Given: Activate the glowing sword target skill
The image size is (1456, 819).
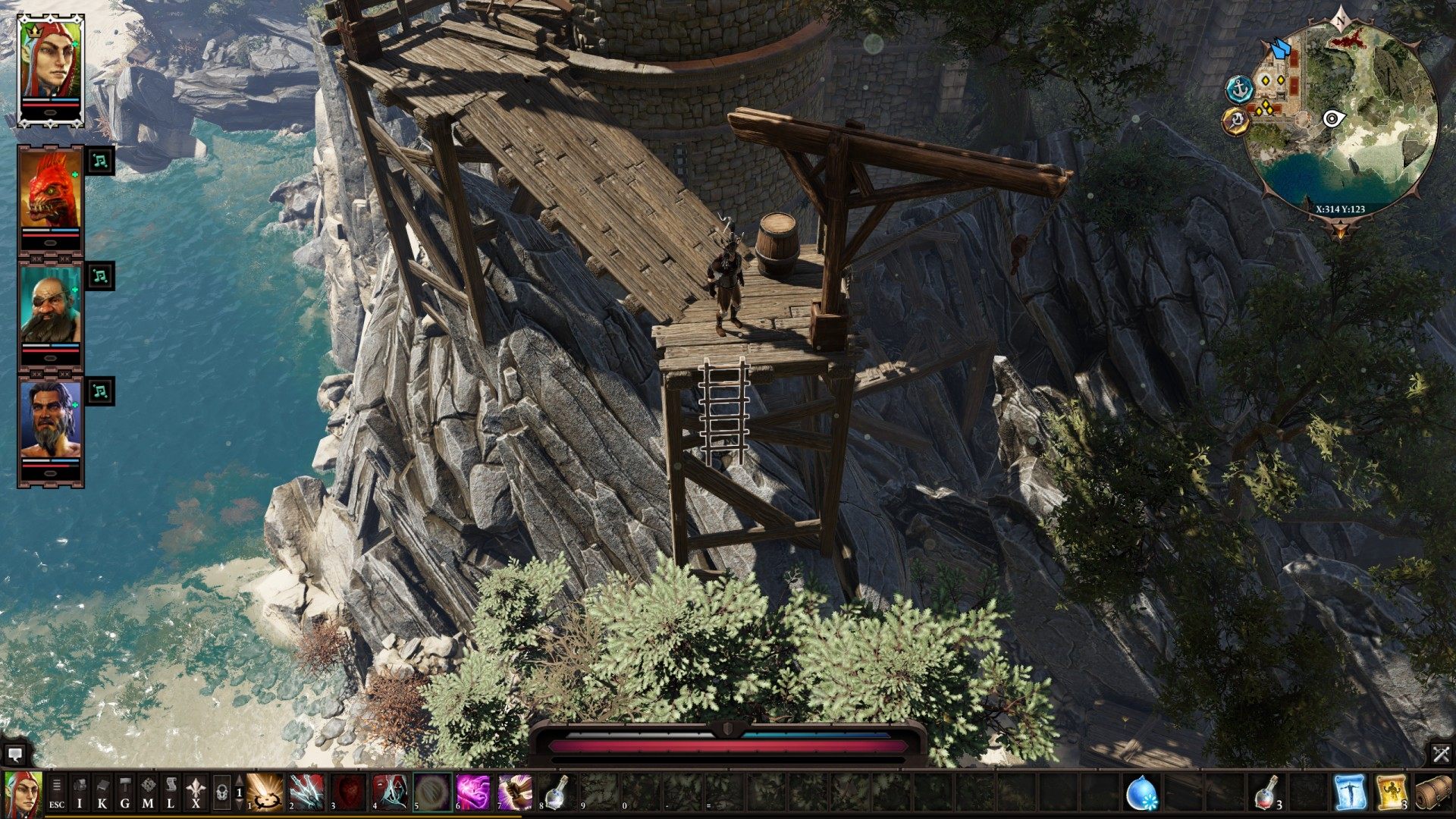Looking at the screenshot, I should pos(265,792).
